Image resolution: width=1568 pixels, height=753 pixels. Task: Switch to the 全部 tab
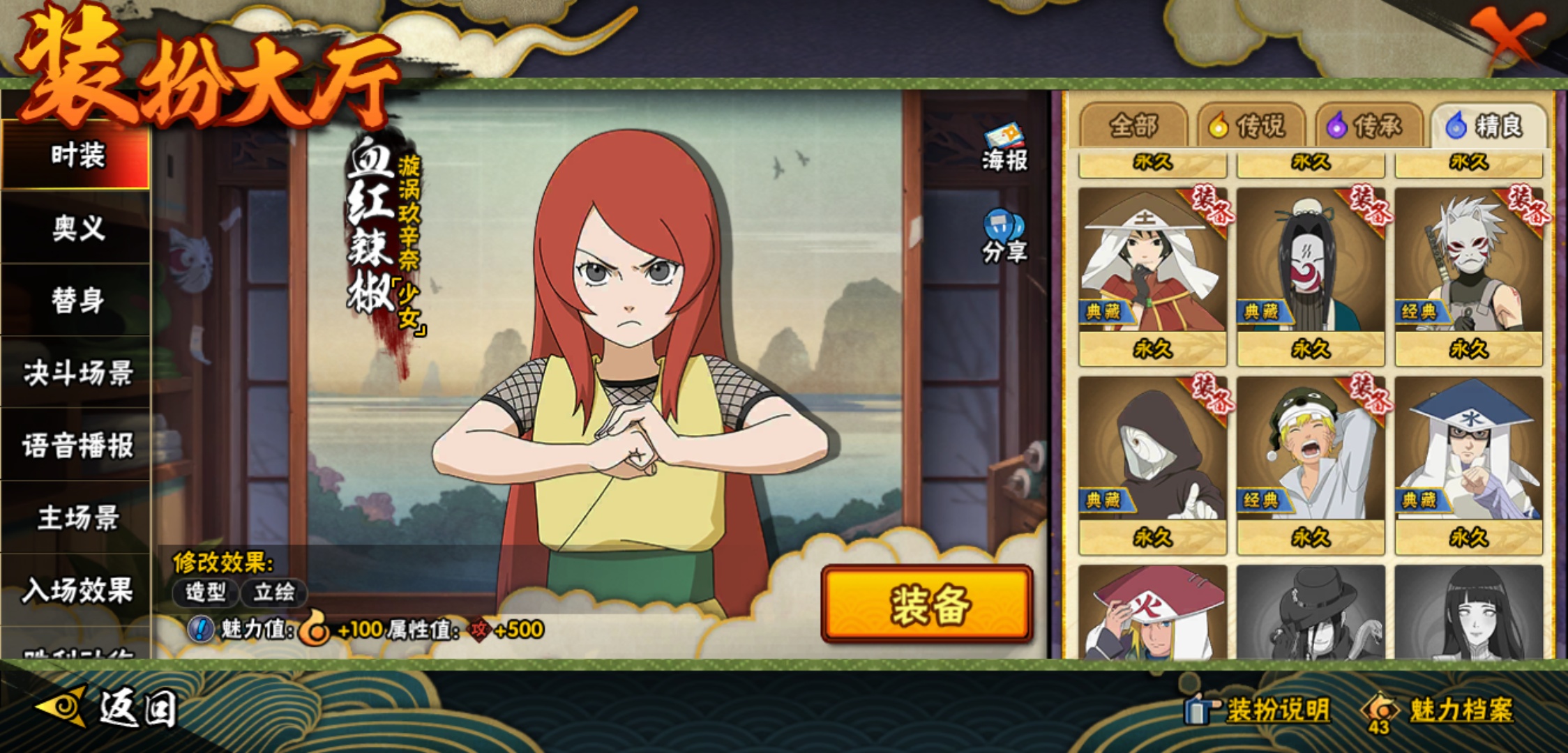tap(1133, 126)
